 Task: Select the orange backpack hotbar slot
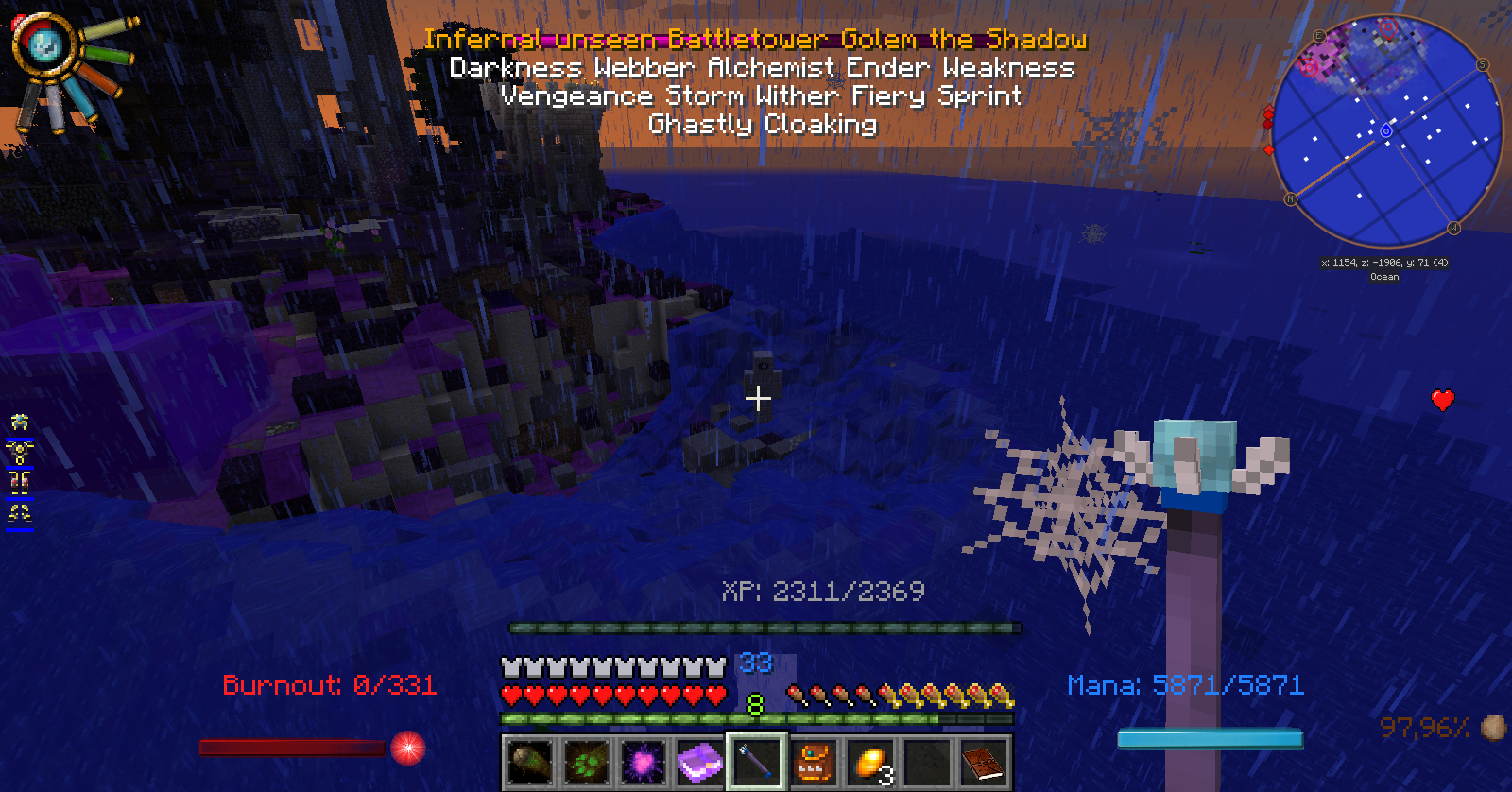pos(813,762)
